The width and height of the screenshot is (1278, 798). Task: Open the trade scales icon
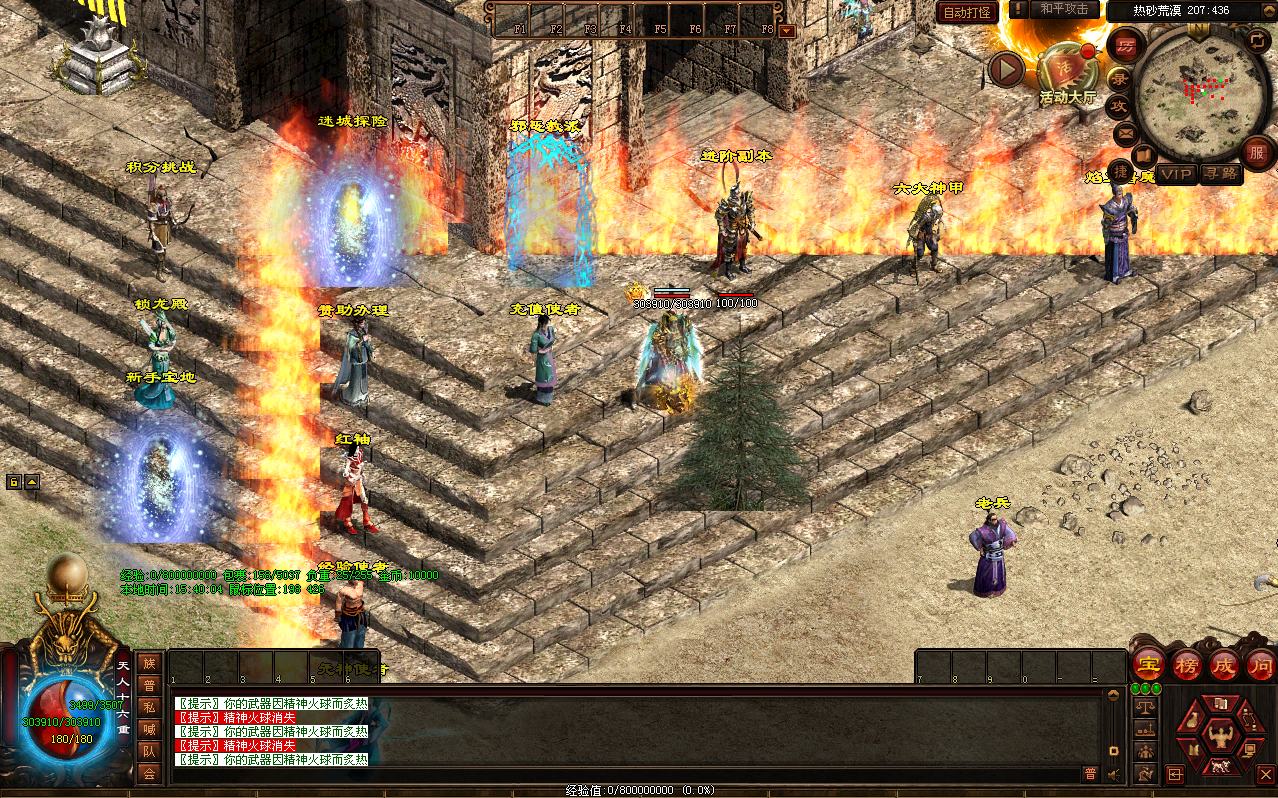1145,707
